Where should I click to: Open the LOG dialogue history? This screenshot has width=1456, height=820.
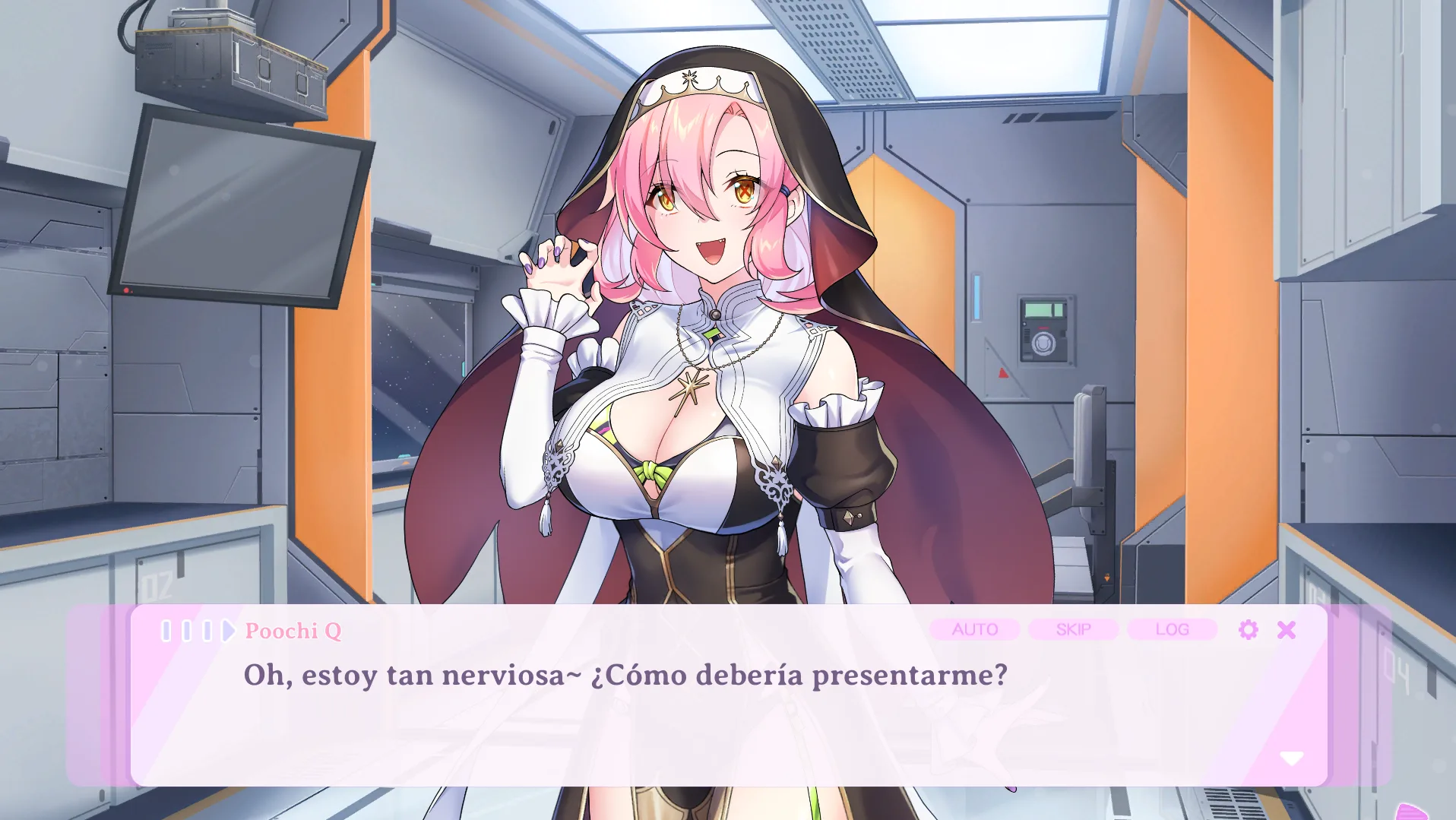[1171, 629]
